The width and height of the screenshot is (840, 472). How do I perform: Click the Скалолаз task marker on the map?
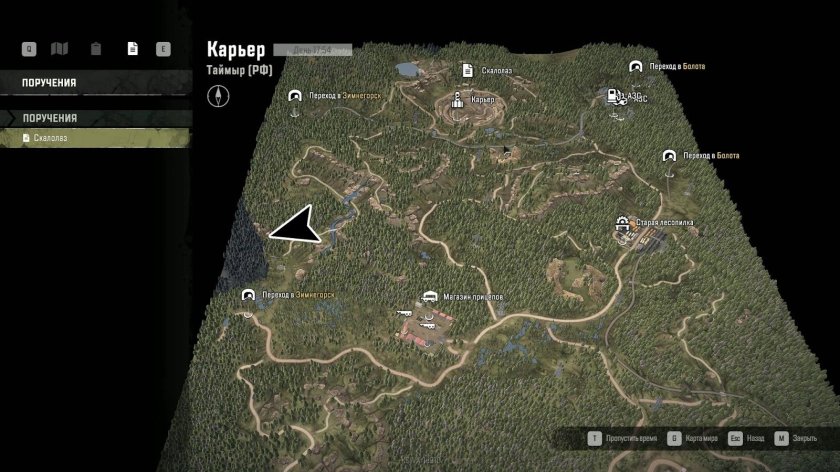(x=467, y=69)
